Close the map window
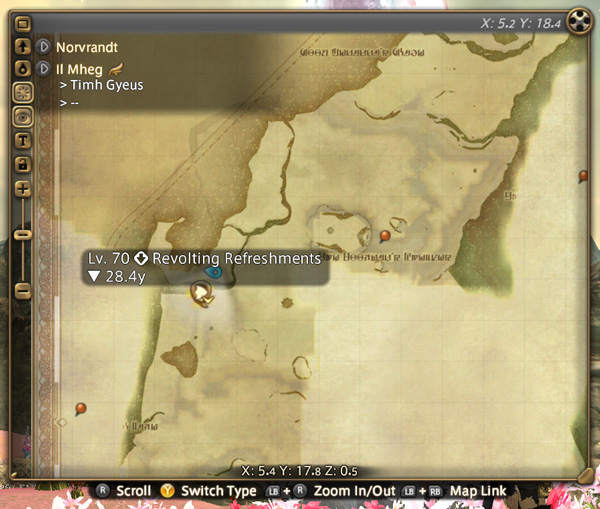The width and height of the screenshot is (600, 509). pyautogui.click(x=578, y=20)
